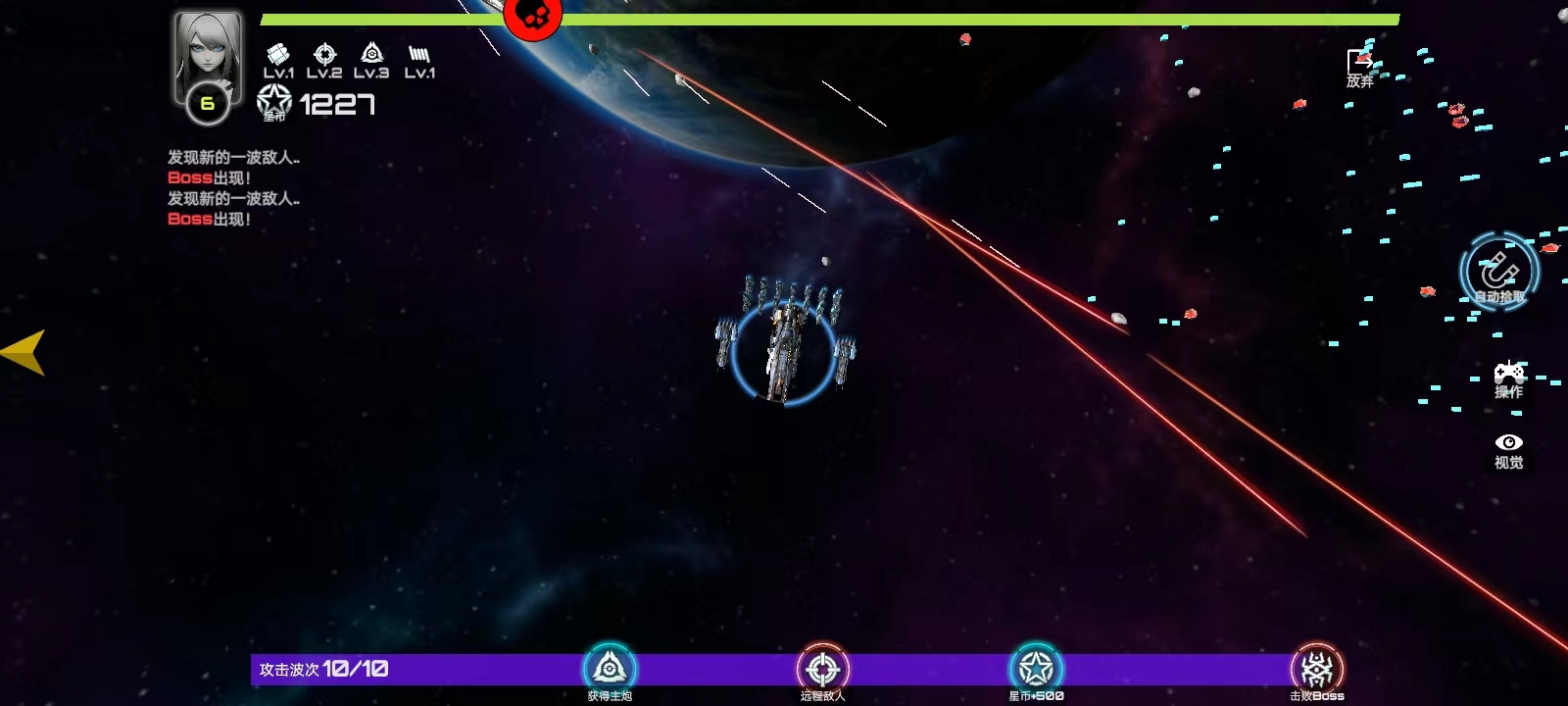Tap the 星币 star coin icon
Image resolution: width=1568 pixels, height=706 pixels.
(274, 102)
